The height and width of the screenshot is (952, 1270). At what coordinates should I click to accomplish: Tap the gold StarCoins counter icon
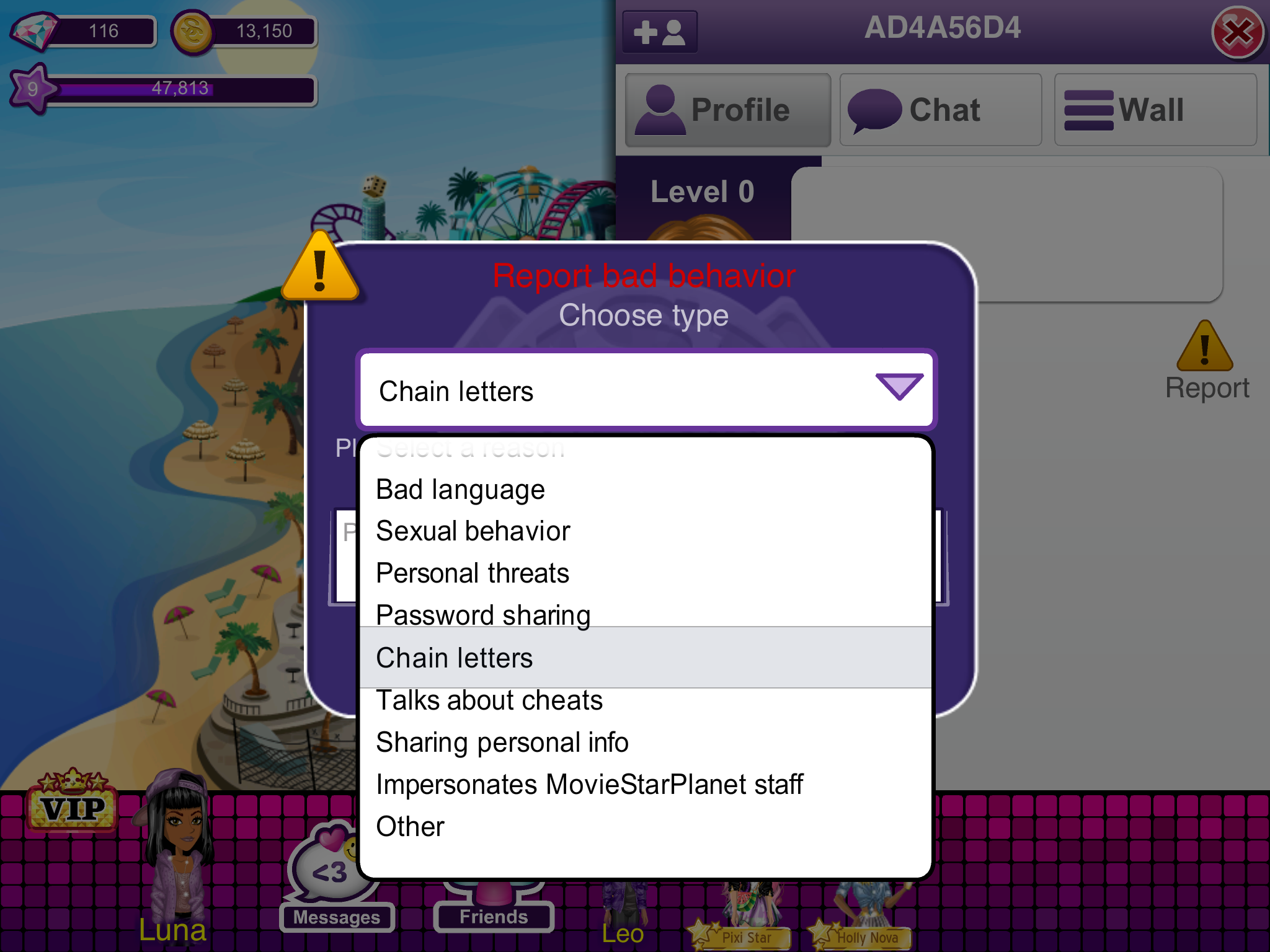tap(192, 32)
